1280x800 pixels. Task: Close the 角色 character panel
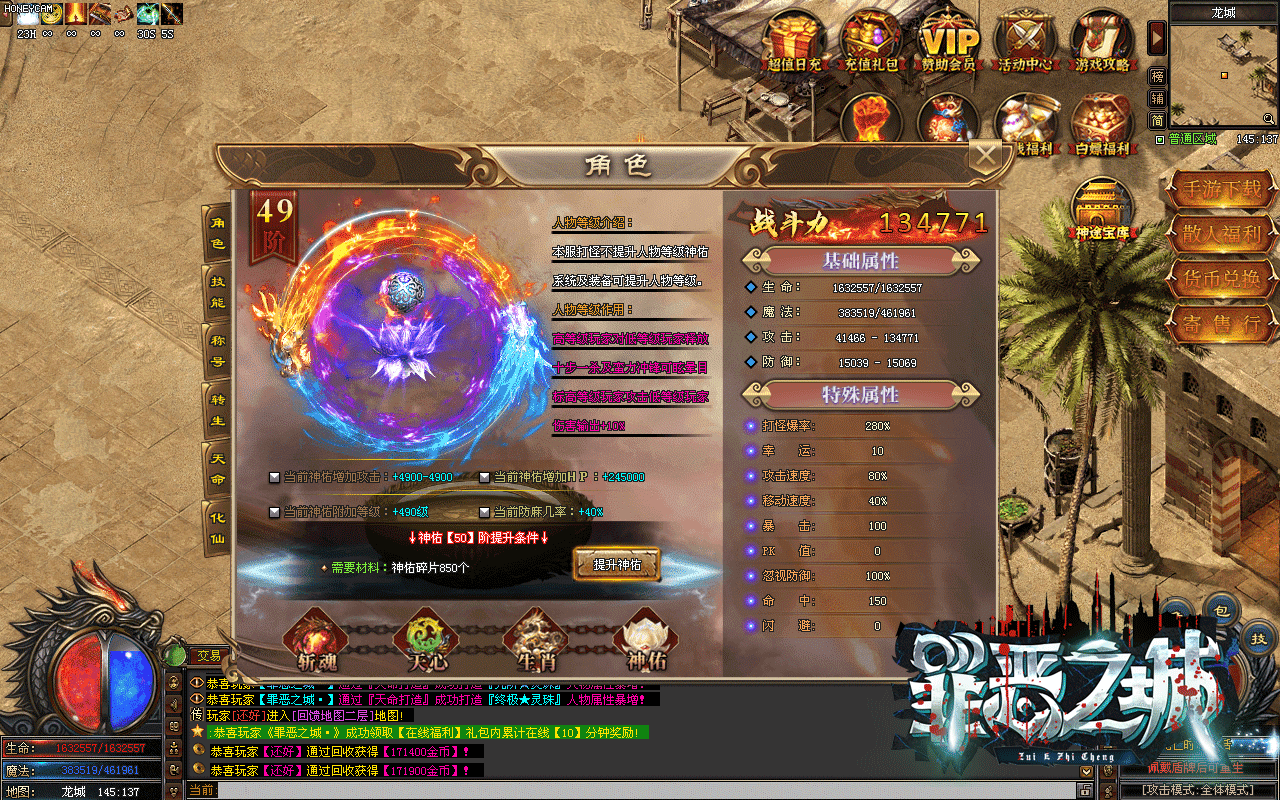986,156
